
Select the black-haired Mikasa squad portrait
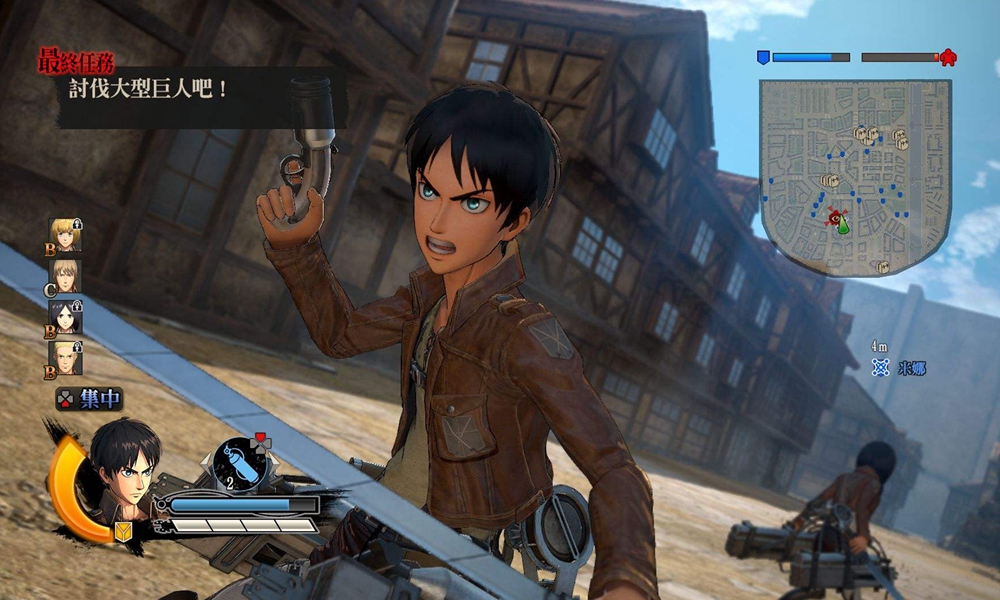click(66, 316)
